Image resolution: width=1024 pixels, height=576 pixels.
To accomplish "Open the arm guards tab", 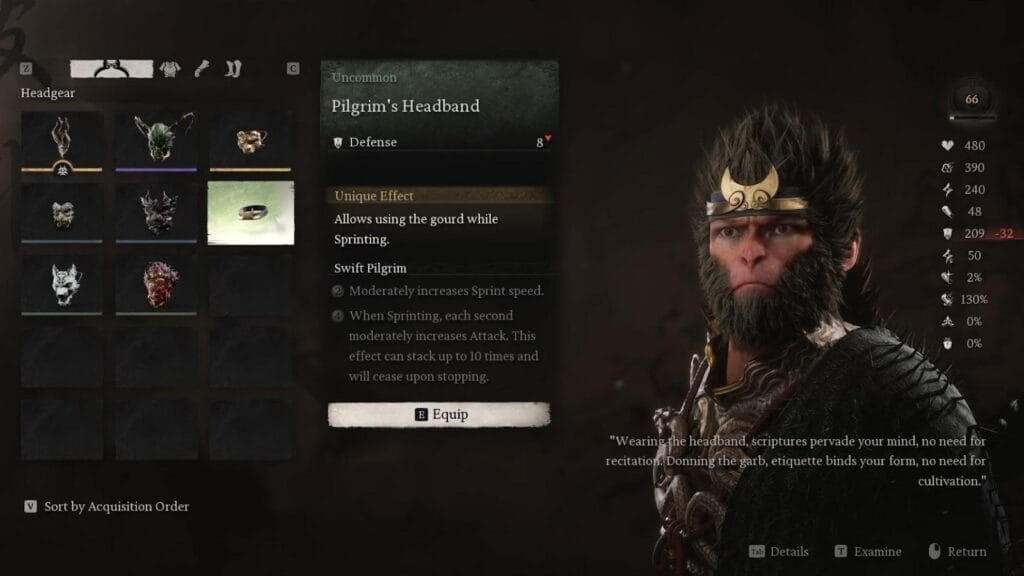I will tap(202, 69).
